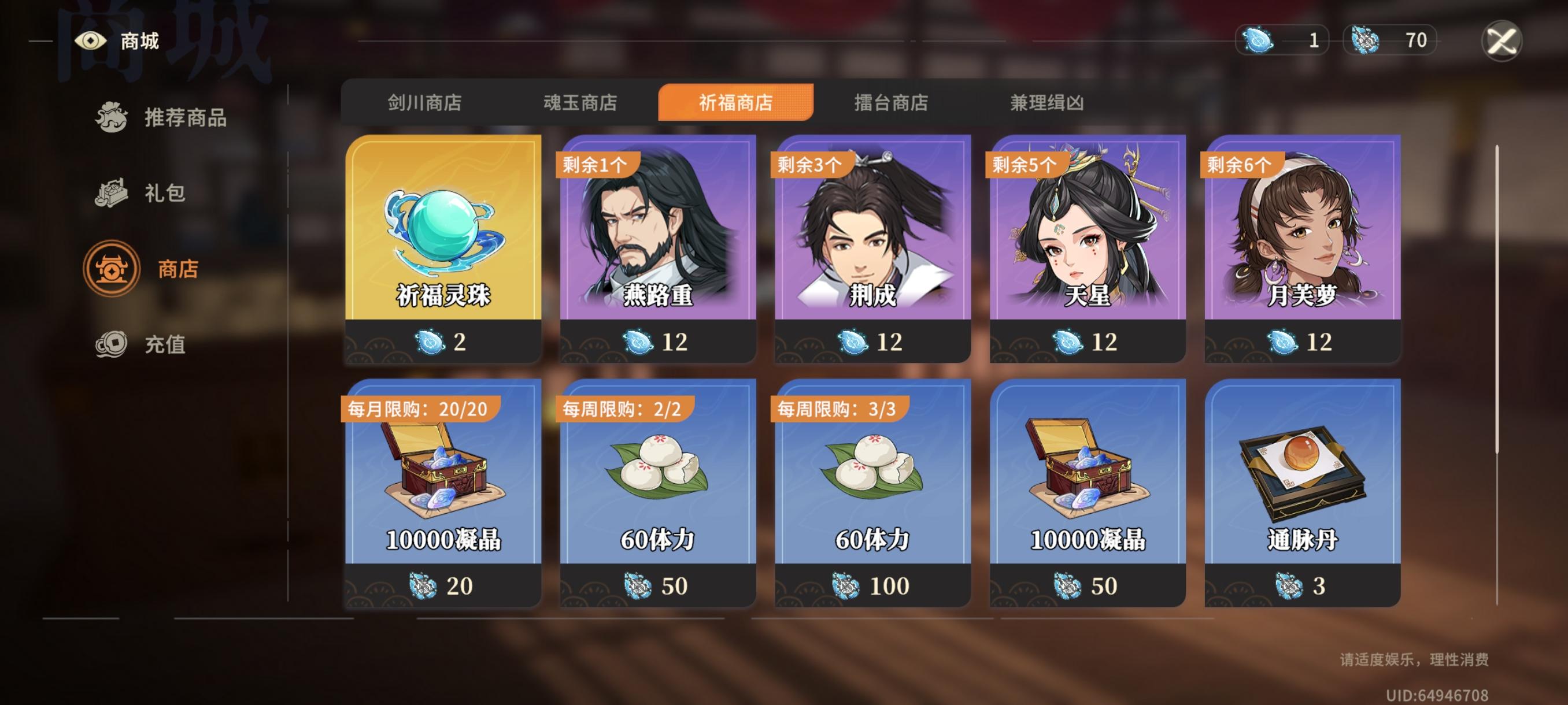Switch to the 剑川商店 tab

pyautogui.click(x=425, y=103)
